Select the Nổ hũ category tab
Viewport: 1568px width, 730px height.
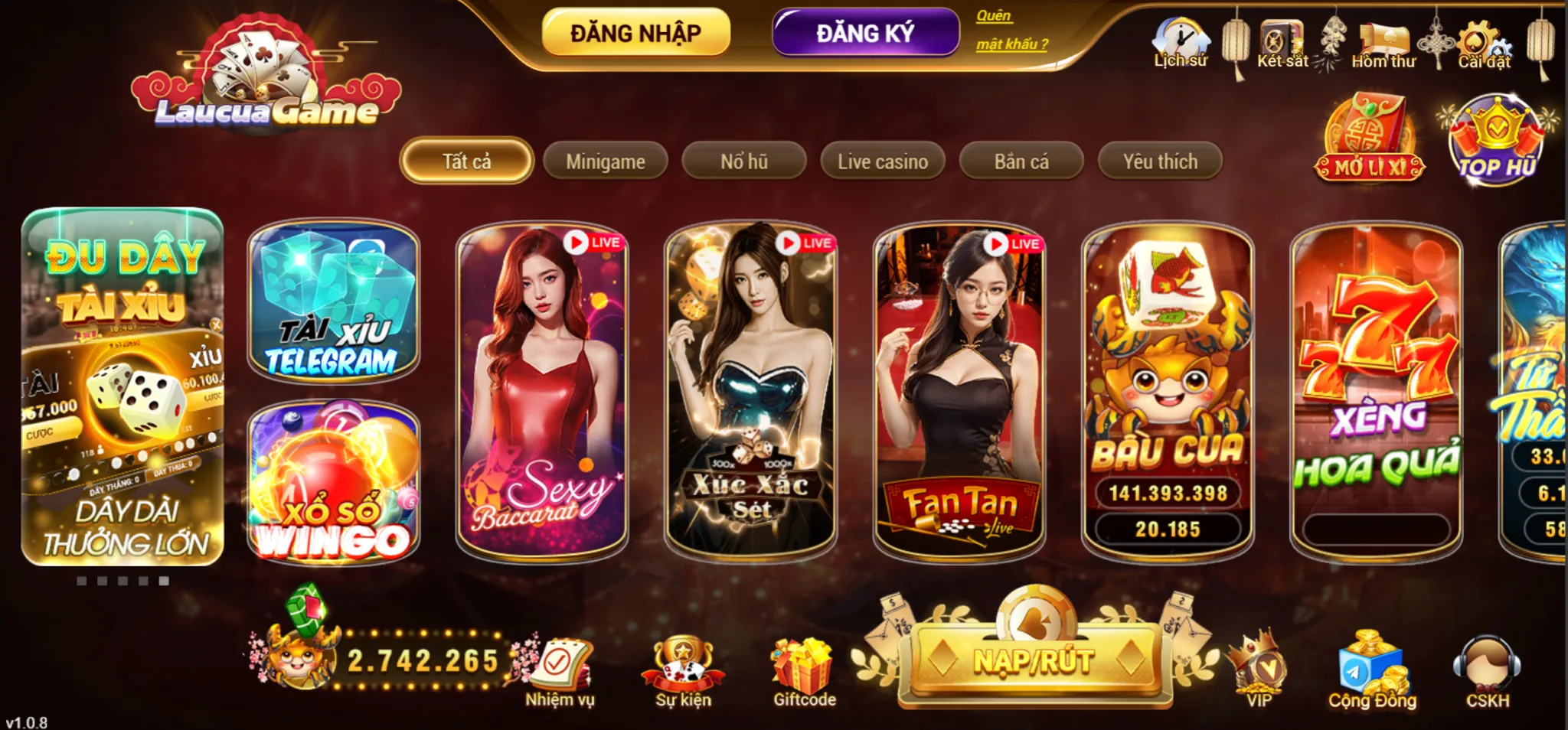(x=743, y=161)
